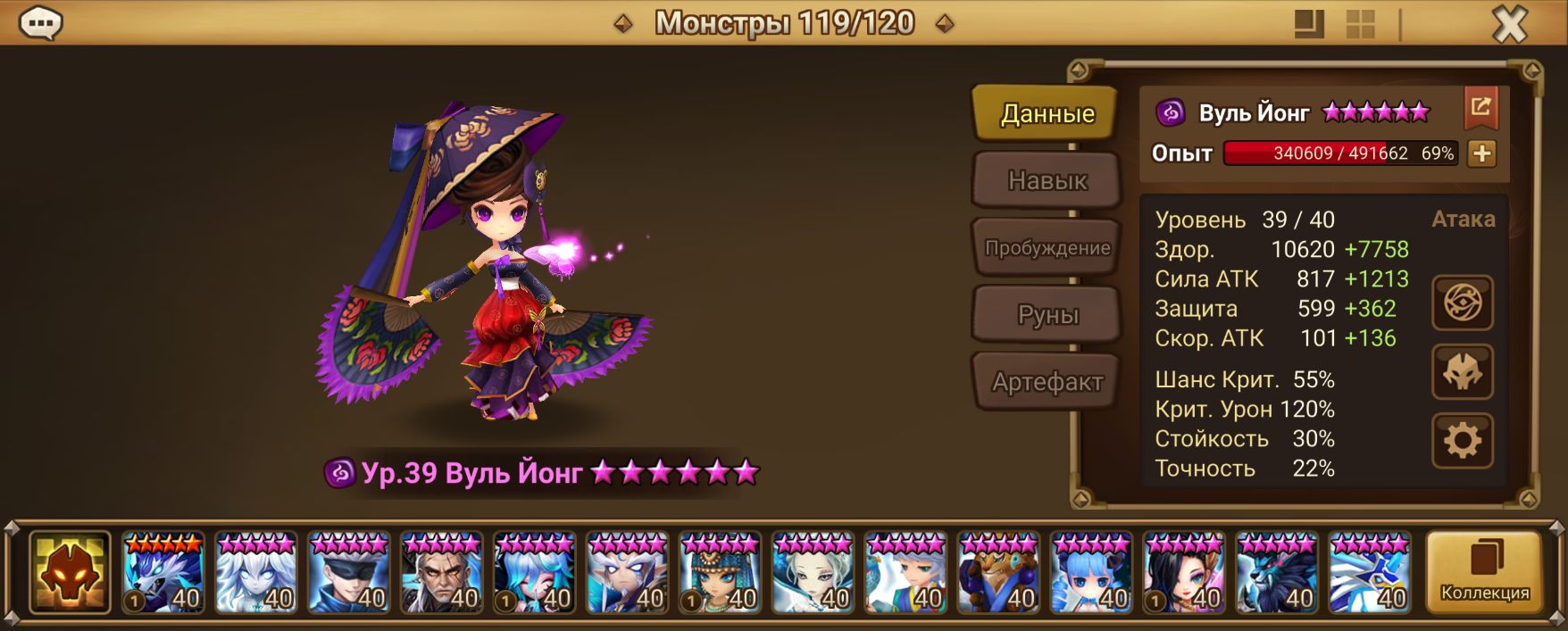Image resolution: width=1568 pixels, height=631 pixels.
Task: Switch to the four-square grid view
Action: coord(1360,24)
